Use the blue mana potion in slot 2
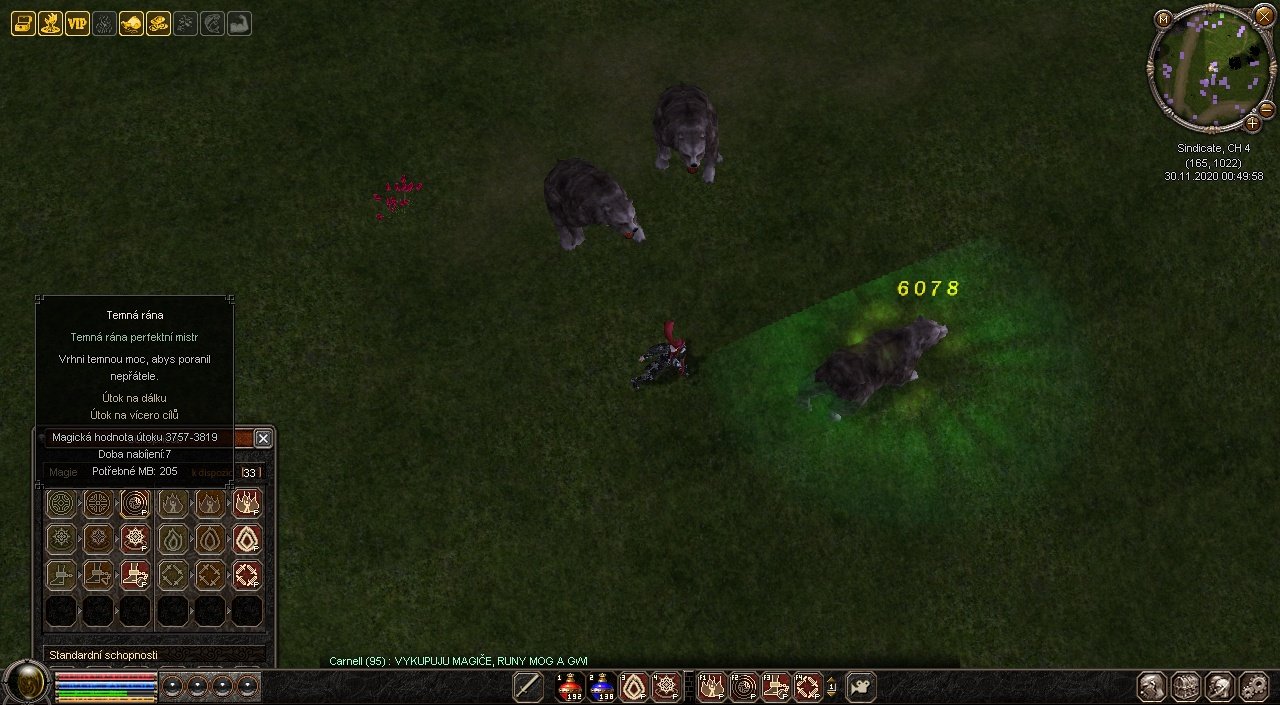 (602, 687)
